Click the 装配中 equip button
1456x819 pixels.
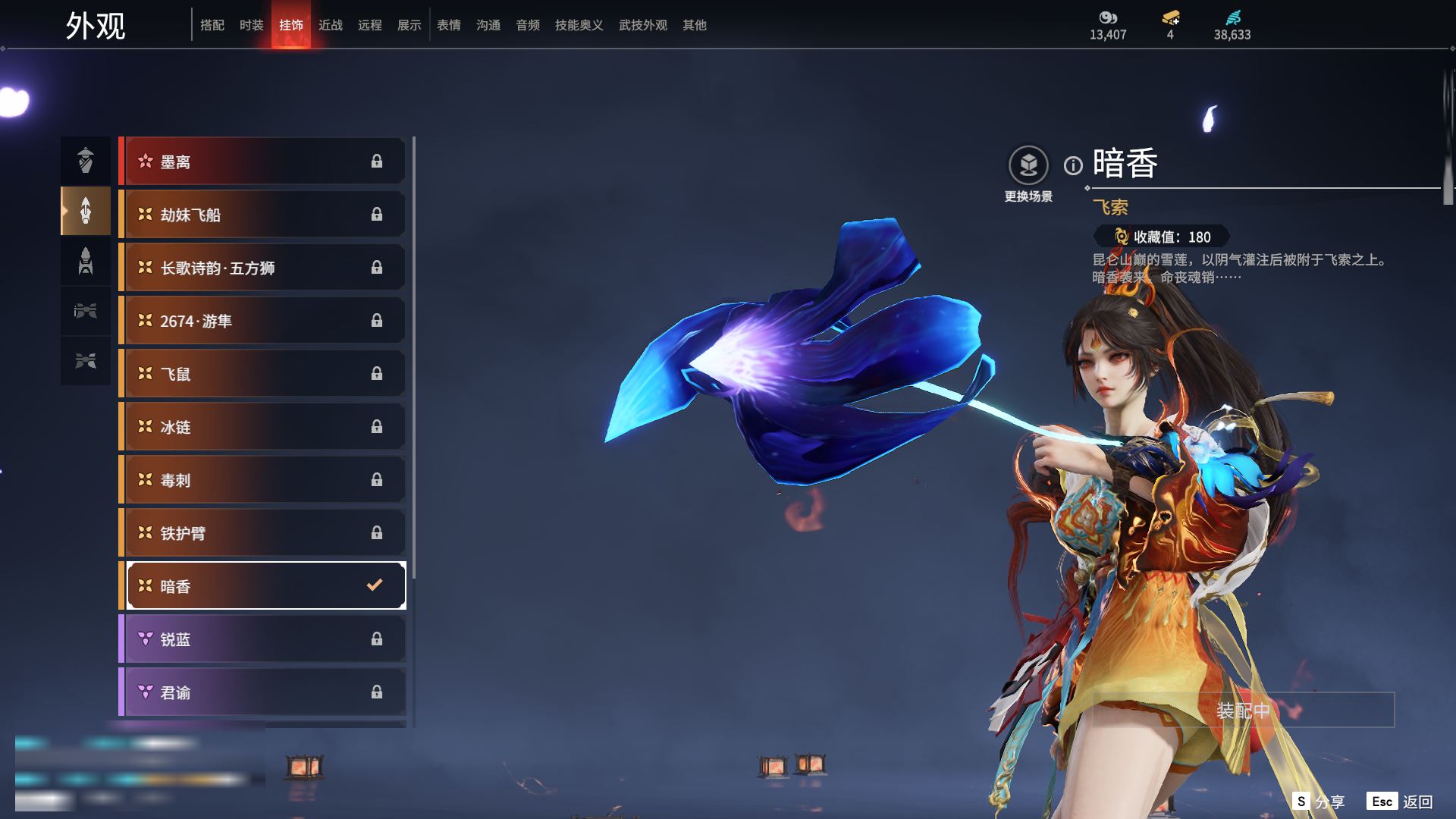coord(1243,711)
